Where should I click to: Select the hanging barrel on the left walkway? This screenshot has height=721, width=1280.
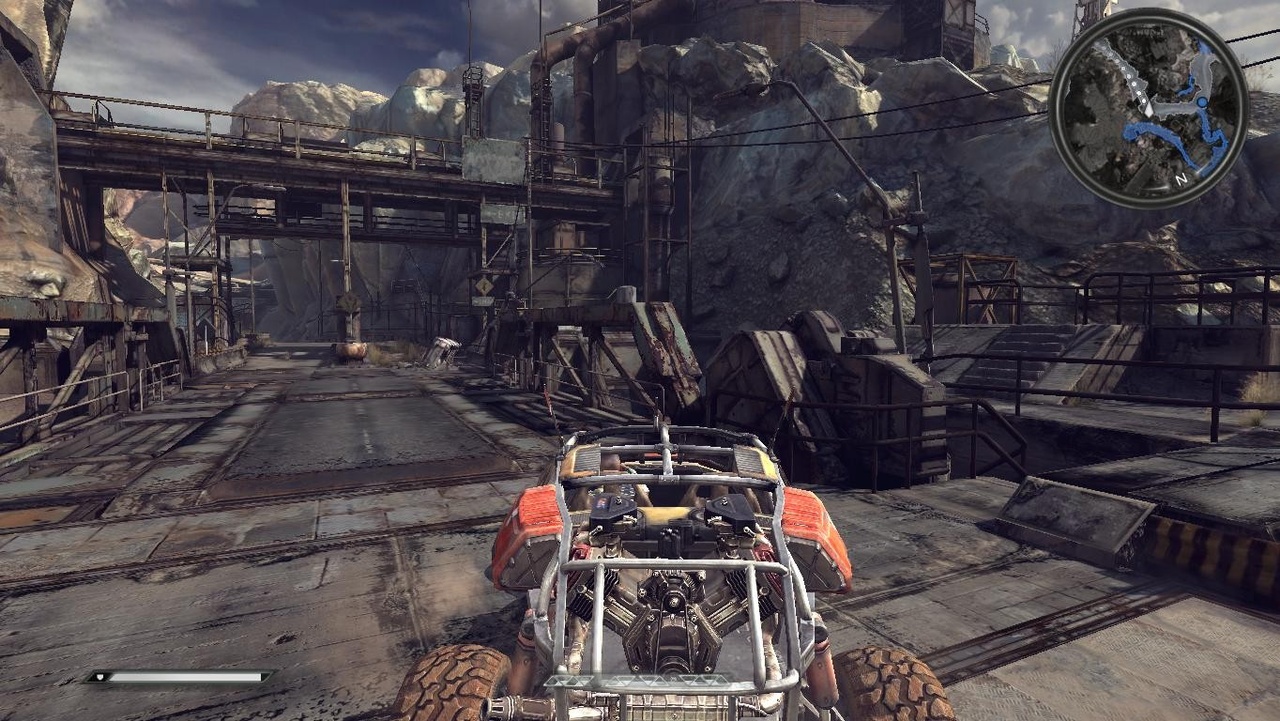(x=351, y=351)
